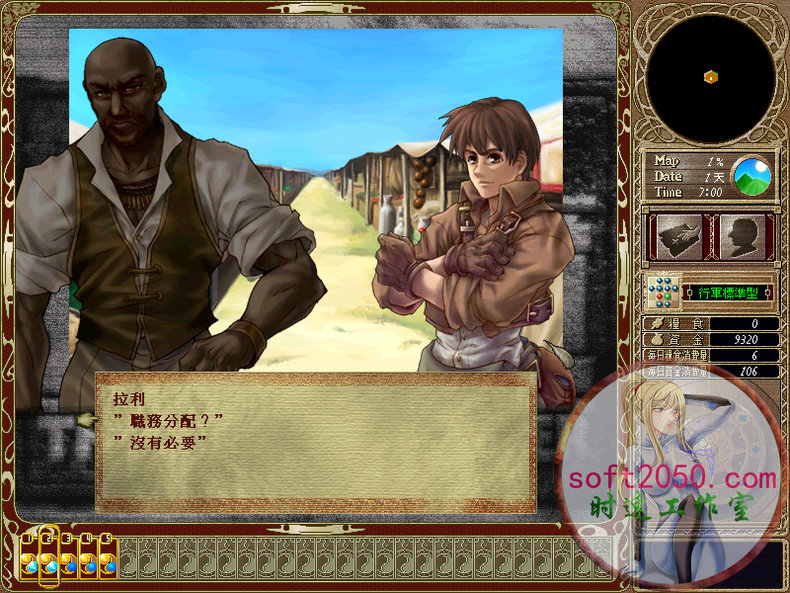The image size is (790, 593).
Task: Select party slot number 4
Action: 88,557
